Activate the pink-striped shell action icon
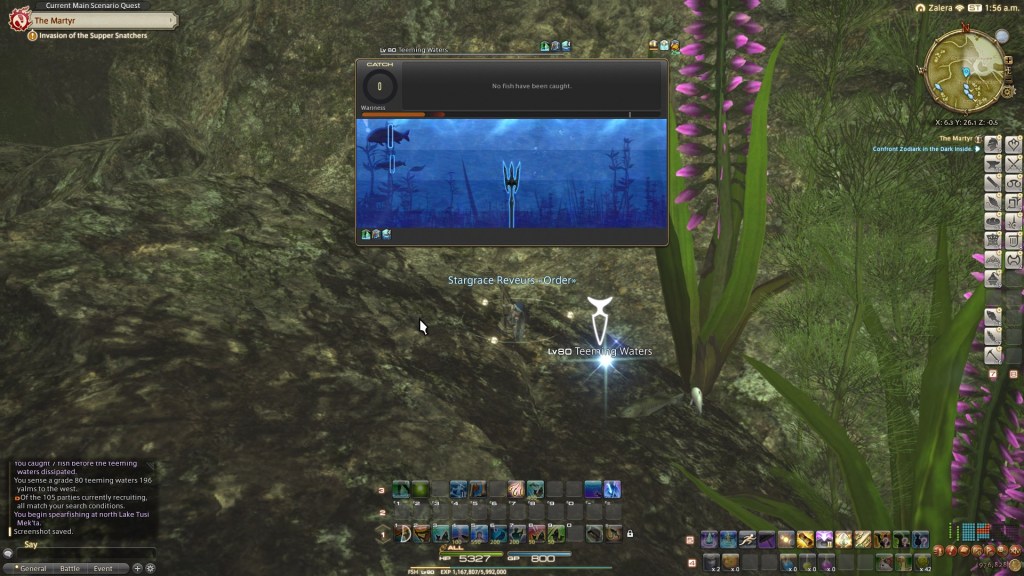The width and height of the screenshot is (1024, 576). (x=516, y=490)
